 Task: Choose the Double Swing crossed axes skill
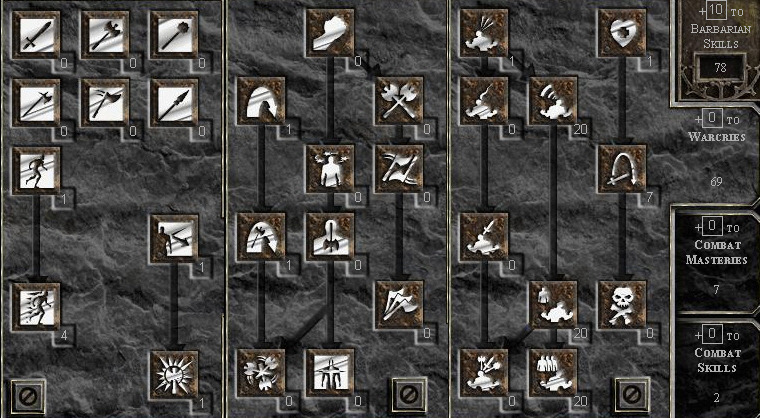[x=399, y=101]
